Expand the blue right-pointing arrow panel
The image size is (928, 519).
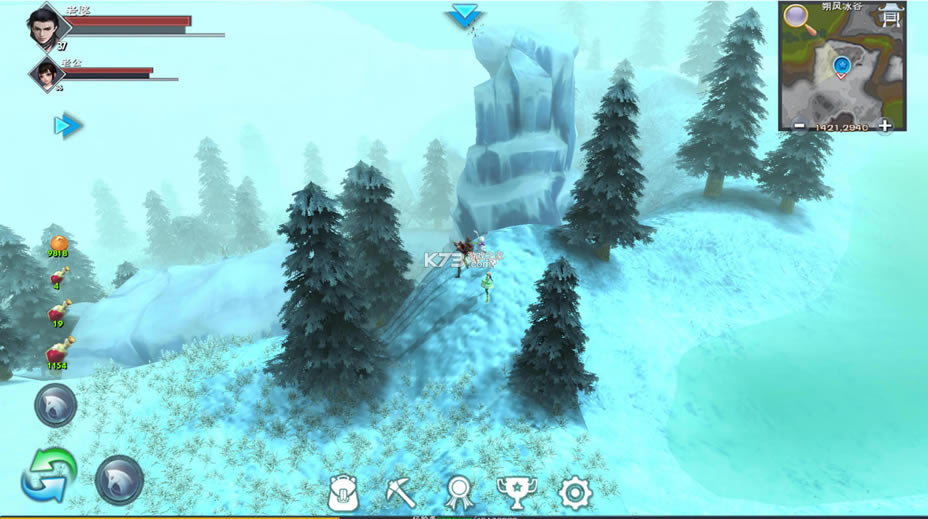coord(67,125)
